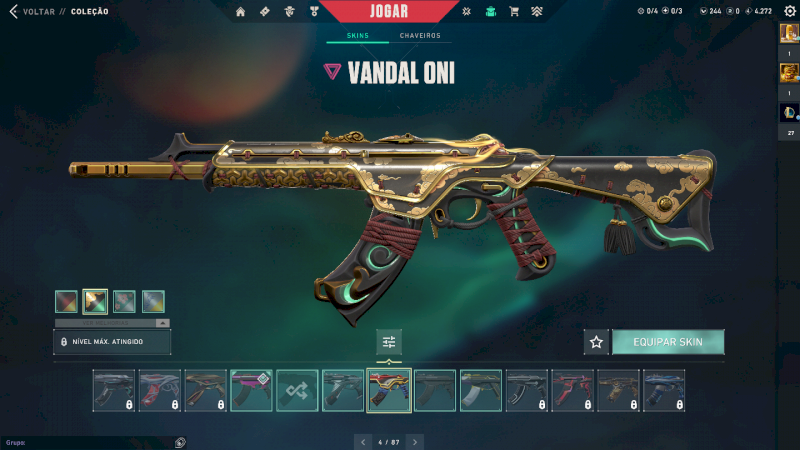Viewport: 800px width, 450px height.
Task: Go to the previous page of skins
Action: (363, 441)
